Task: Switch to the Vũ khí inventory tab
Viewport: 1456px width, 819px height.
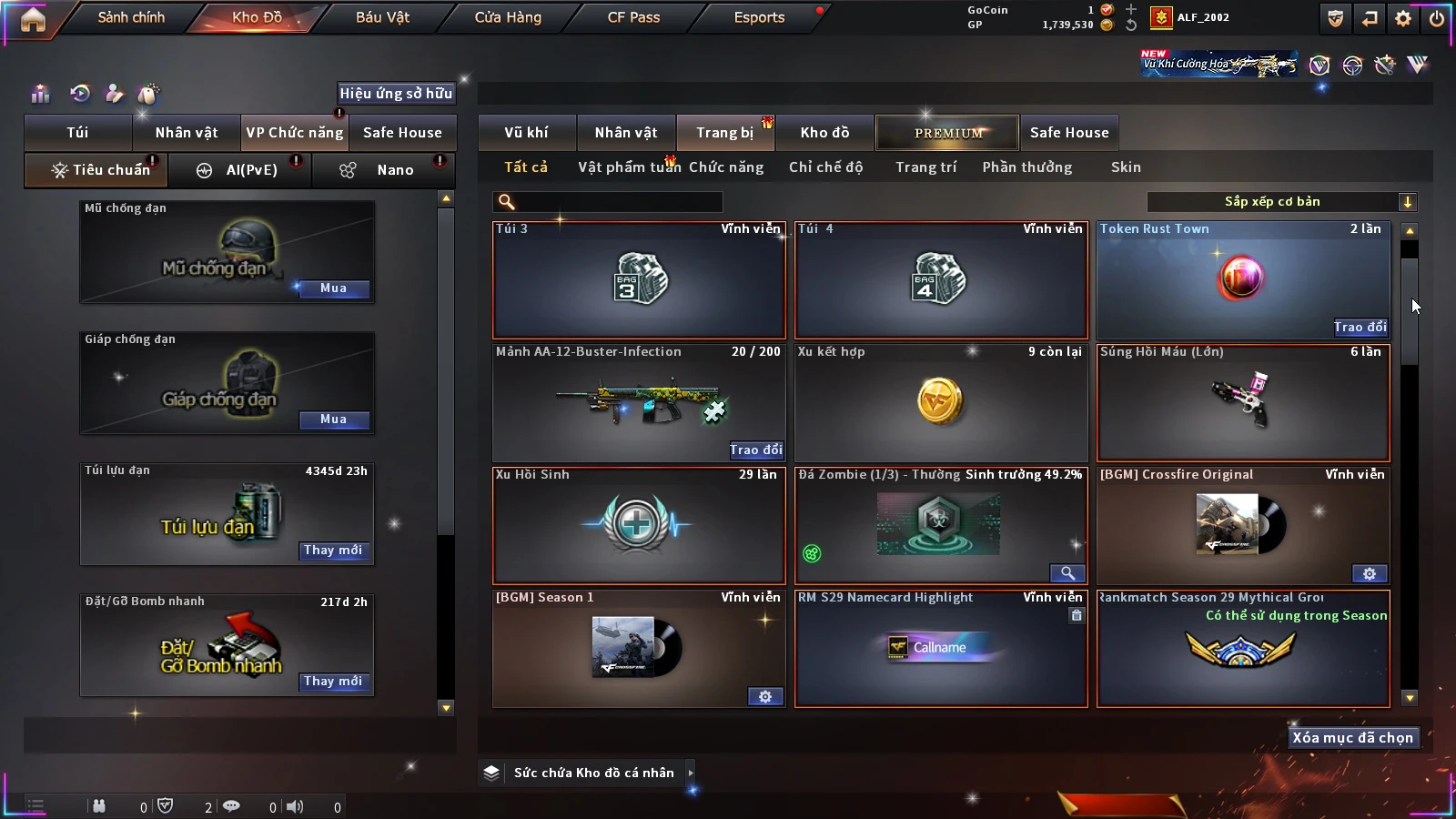Action: (526, 133)
